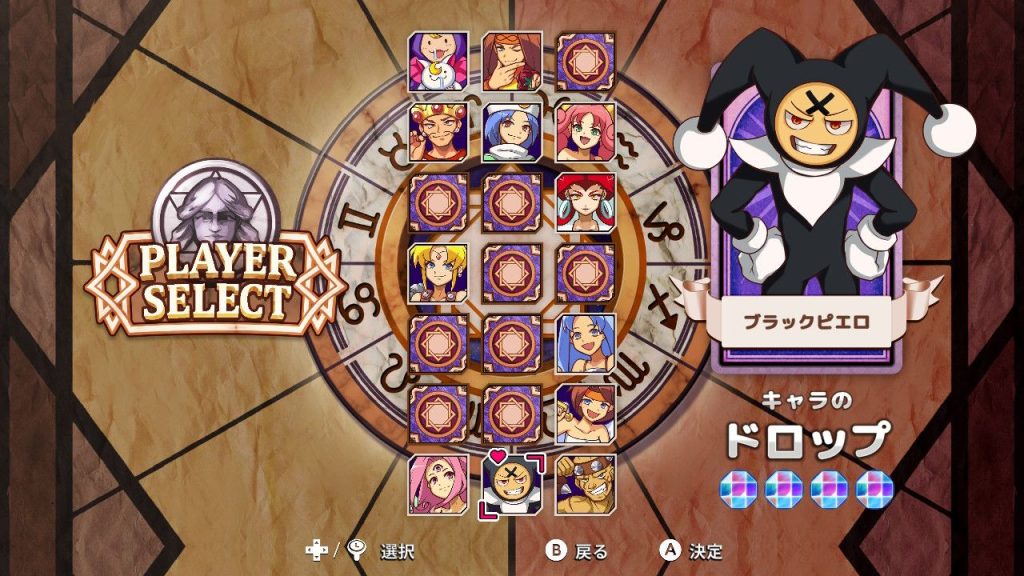Choose the winking orange-haired man holding a rose
Image resolution: width=1024 pixels, height=576 pixels.
coord(512,62)
